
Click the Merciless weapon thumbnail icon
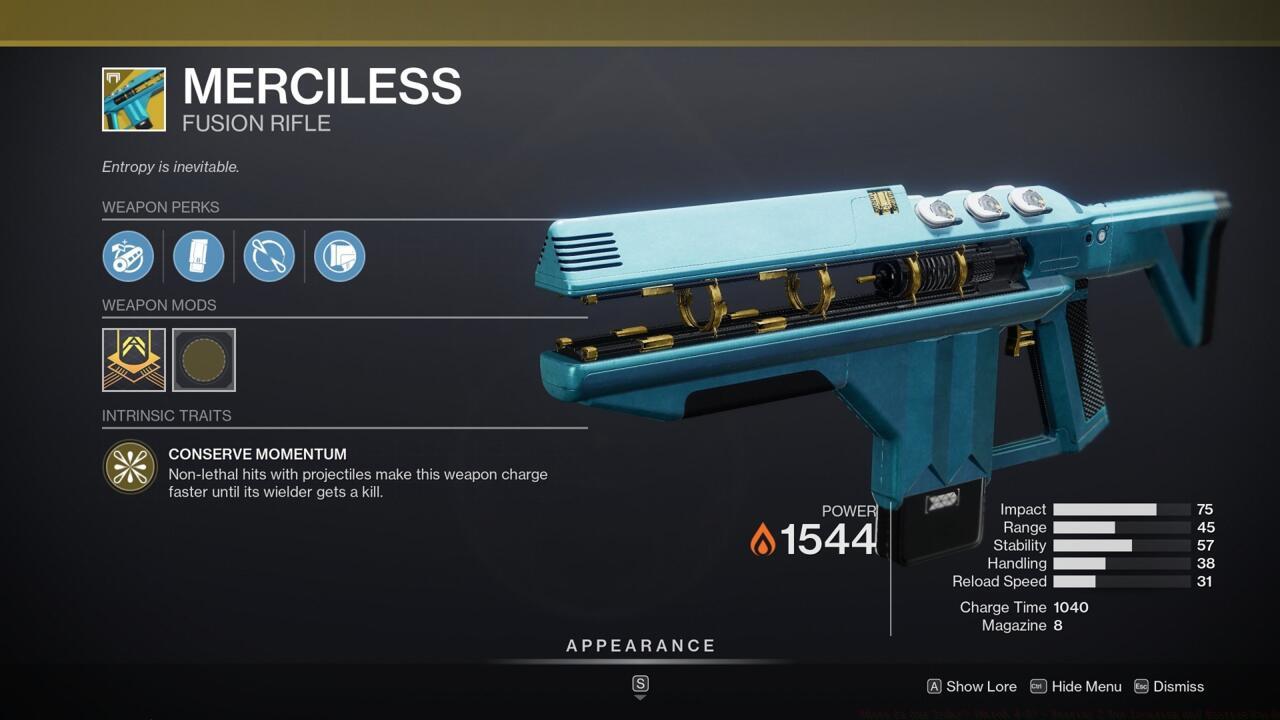coord(133,99)
